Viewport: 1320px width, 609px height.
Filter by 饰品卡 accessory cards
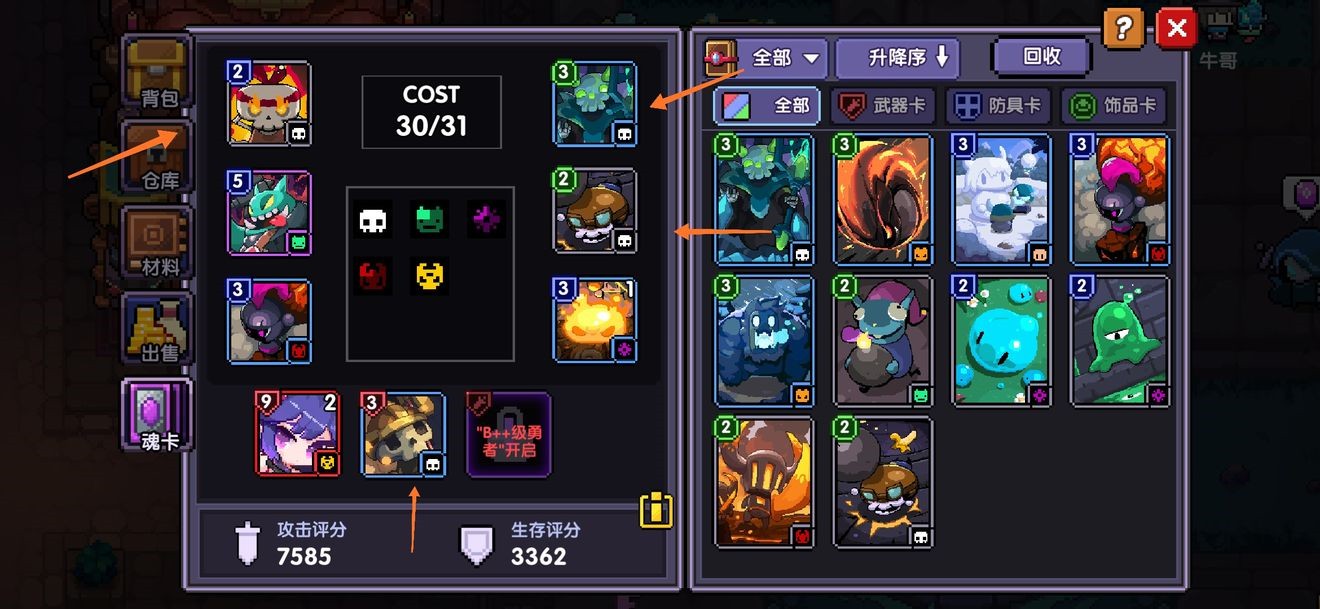pos(1113,105)
